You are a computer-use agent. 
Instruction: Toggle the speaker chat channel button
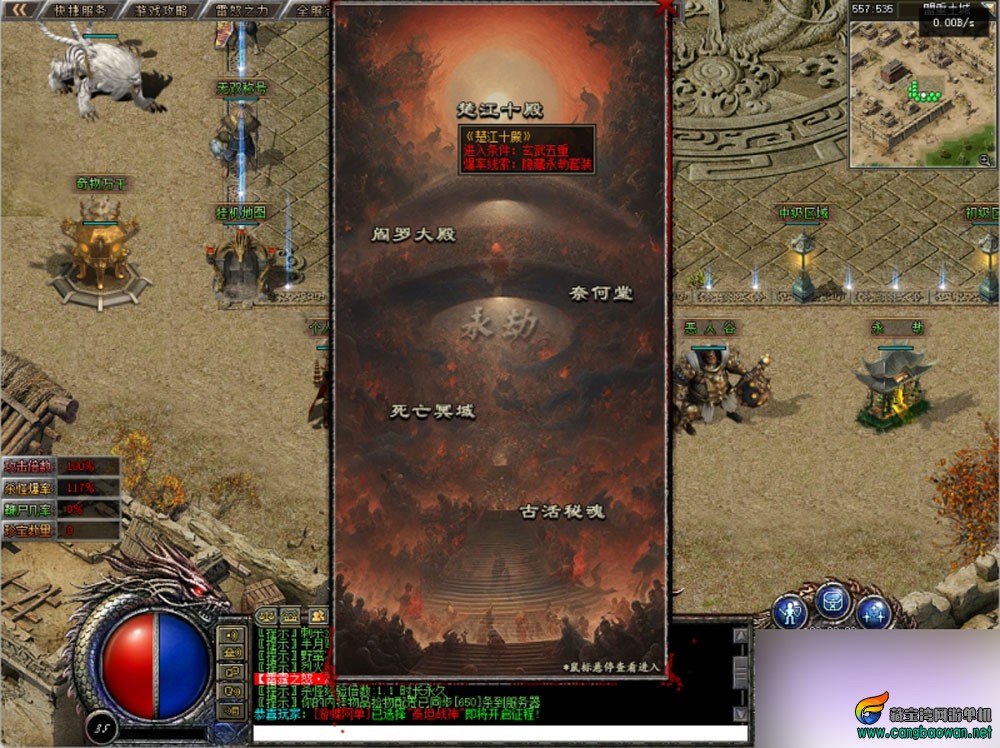(232, 635)
